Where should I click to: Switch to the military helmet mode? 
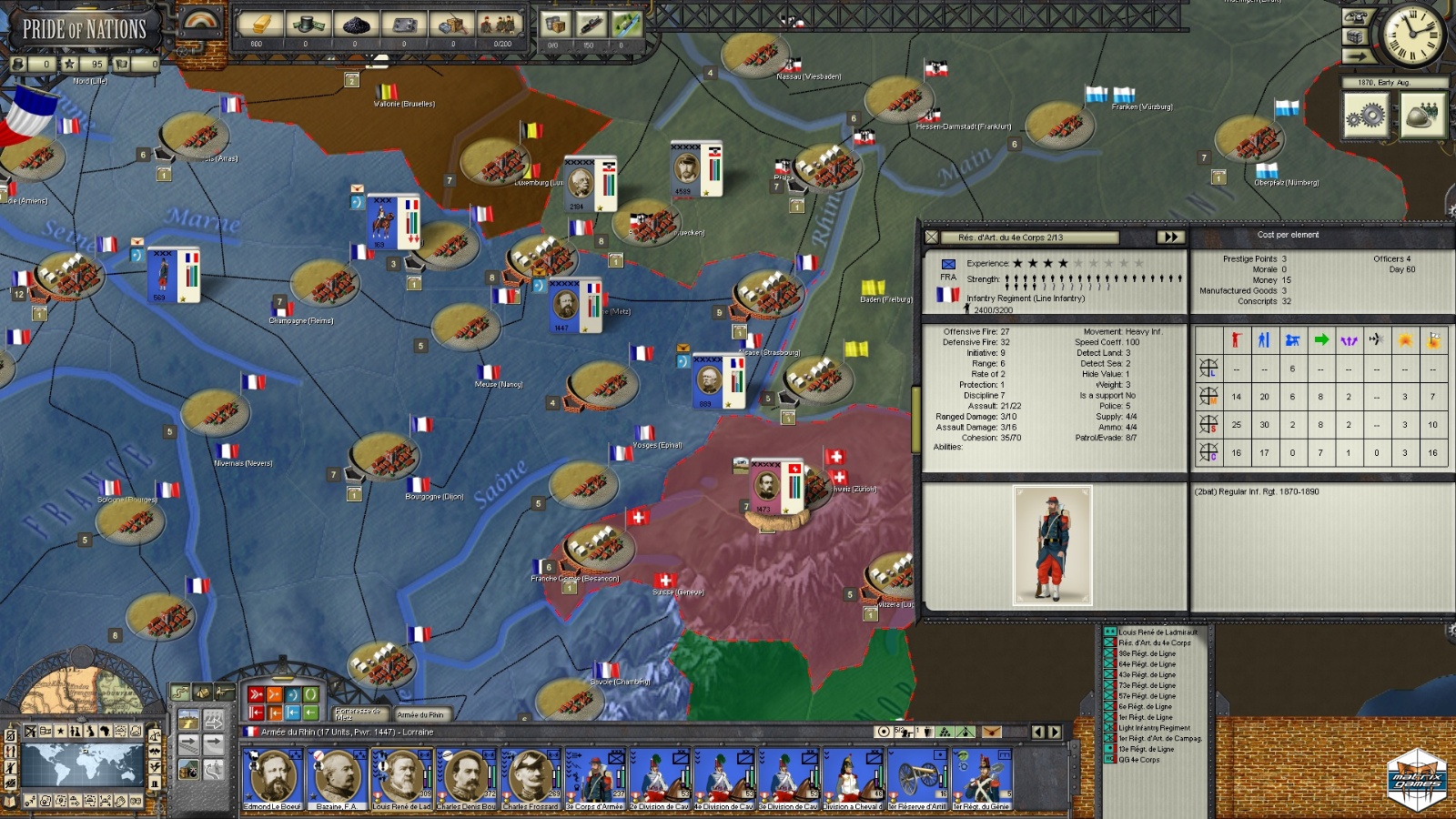point(1421,116)
